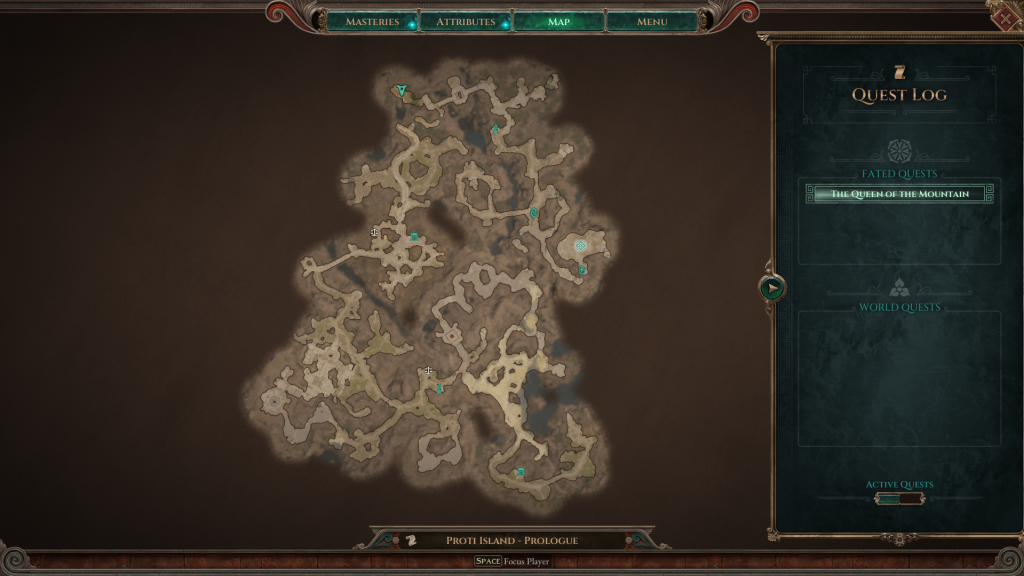Click the player arrow marker on map
Image resolution: width=1024 pixels, height=576 pixels.
(402, 91)
